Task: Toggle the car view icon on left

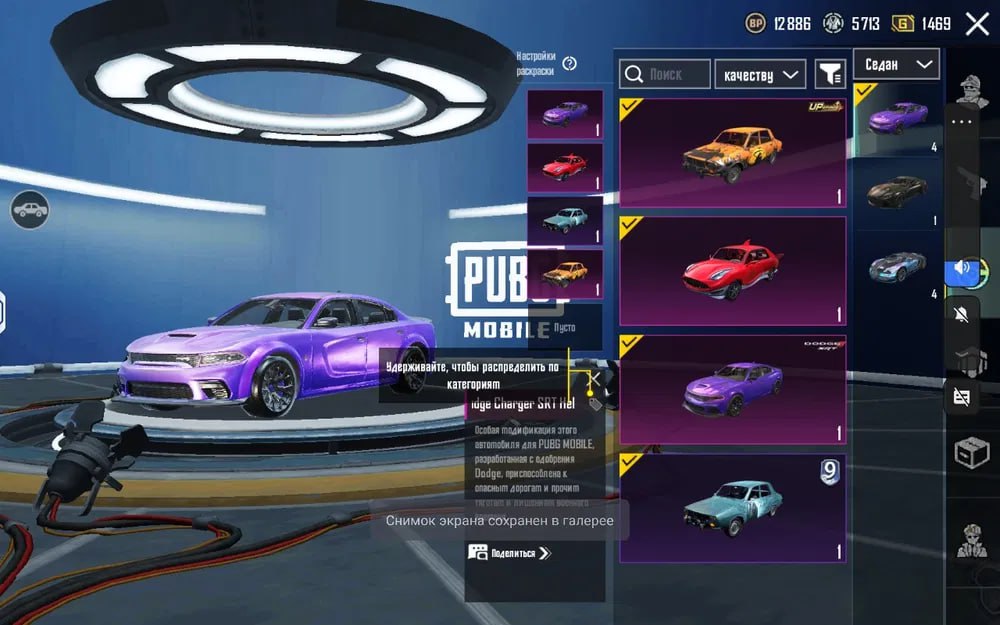Action: [x=30, y=209]
